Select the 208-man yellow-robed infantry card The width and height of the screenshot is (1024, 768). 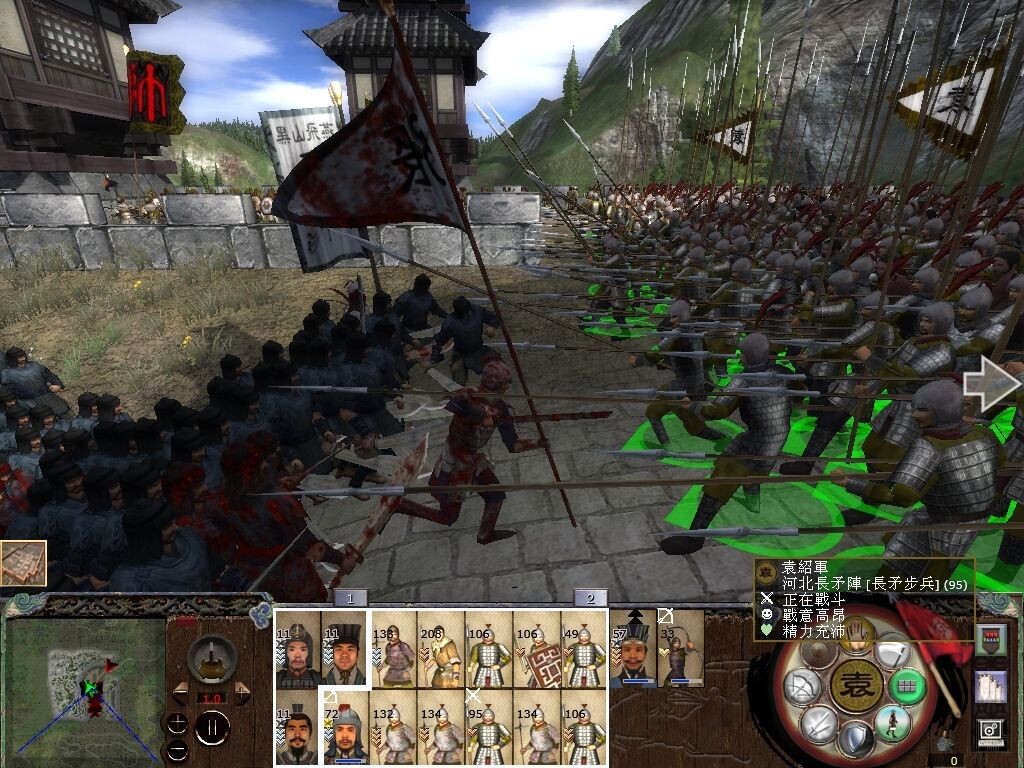pos(440,649)
